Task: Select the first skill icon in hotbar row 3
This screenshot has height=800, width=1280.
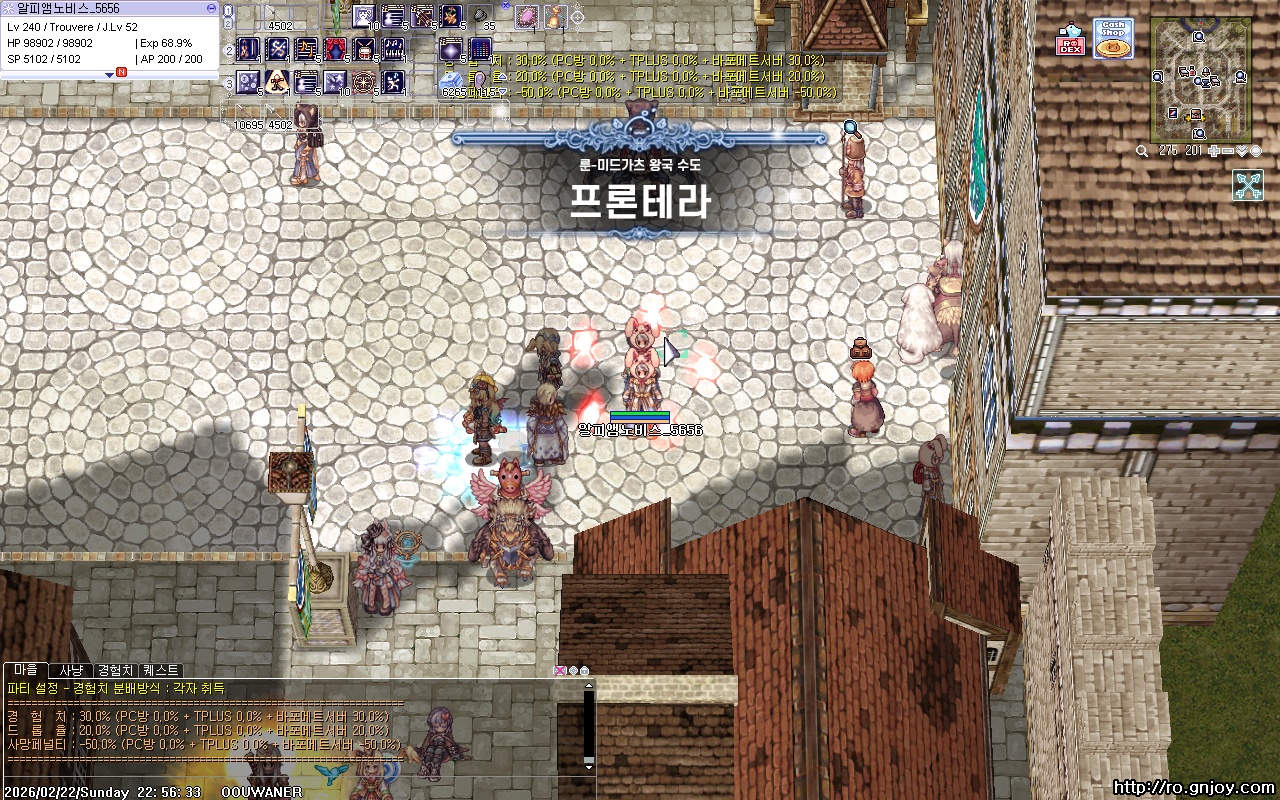Action: [x=247, y=81]
